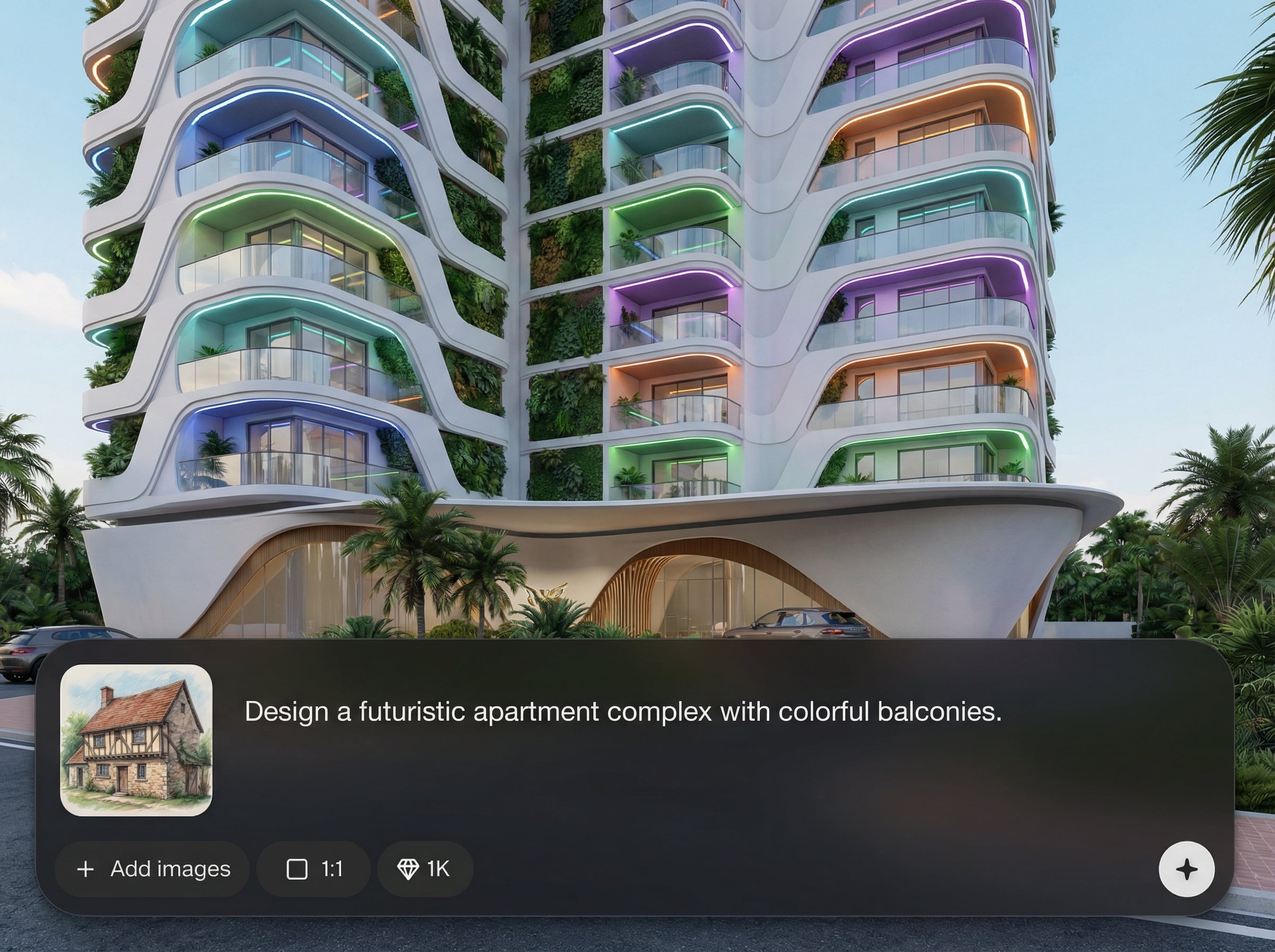The image size is (1275, 952).
Task: Open the 1K resolution selector
Action: 424,869
